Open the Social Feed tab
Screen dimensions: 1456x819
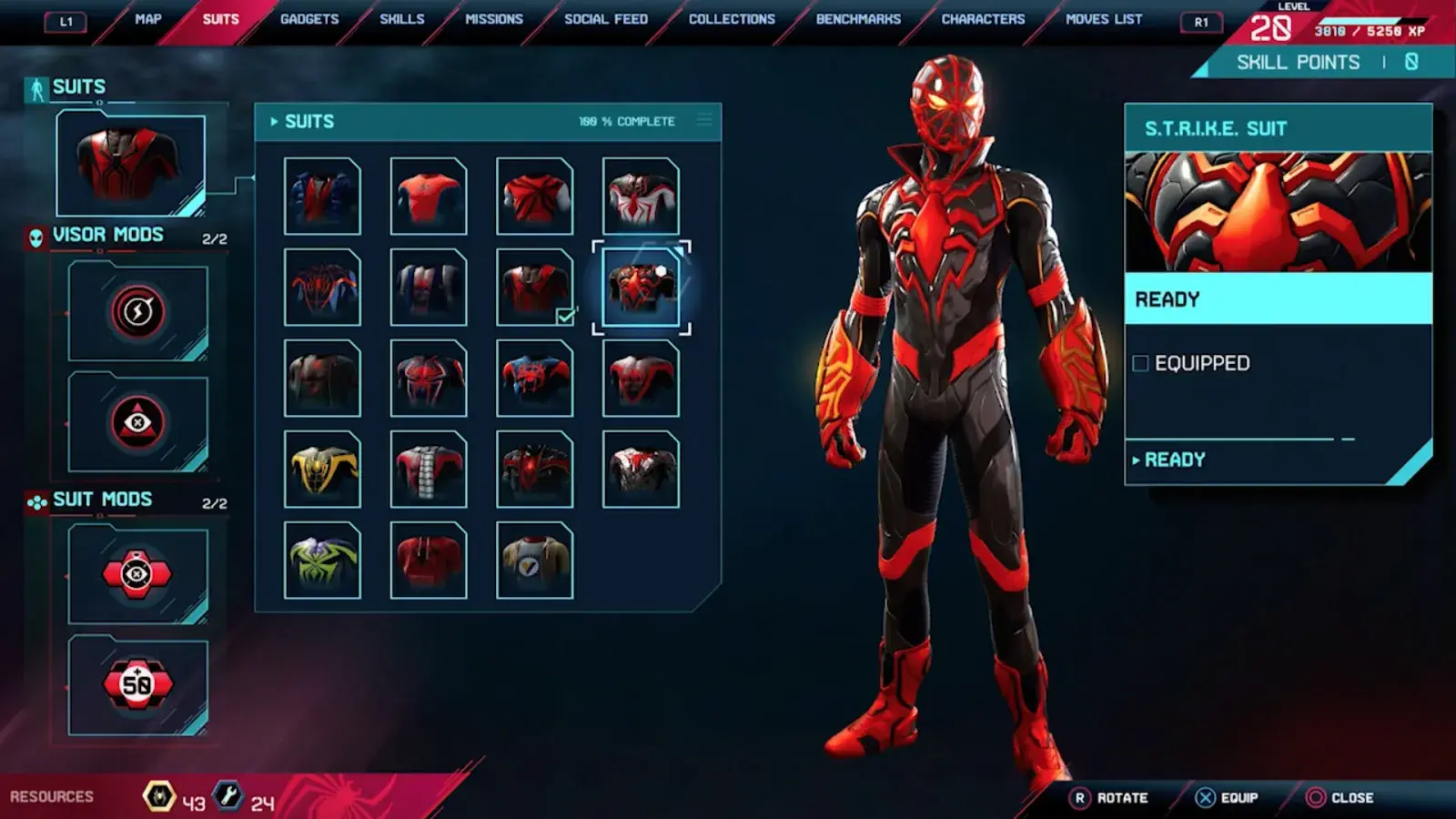point(606,19)
